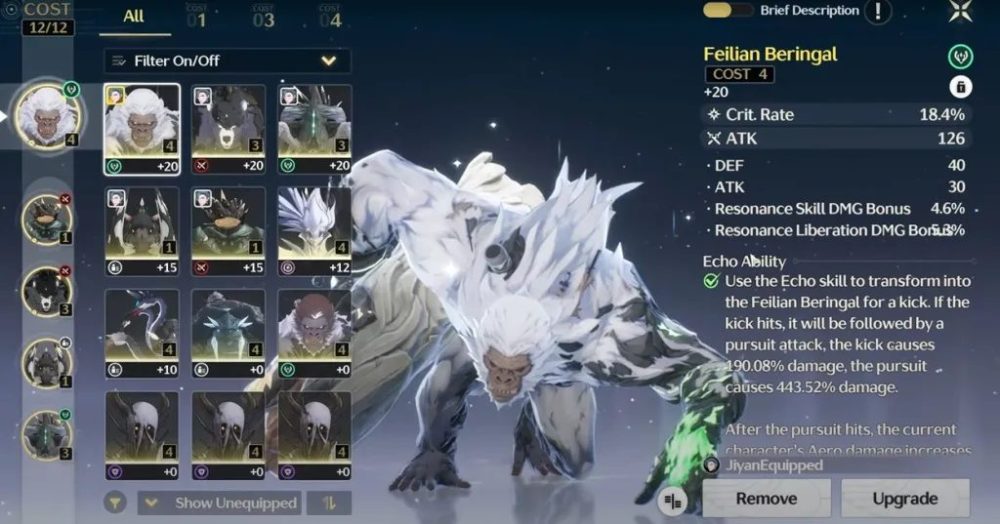Open the funnel filter icon below the grid

click(x=116, y=502)
